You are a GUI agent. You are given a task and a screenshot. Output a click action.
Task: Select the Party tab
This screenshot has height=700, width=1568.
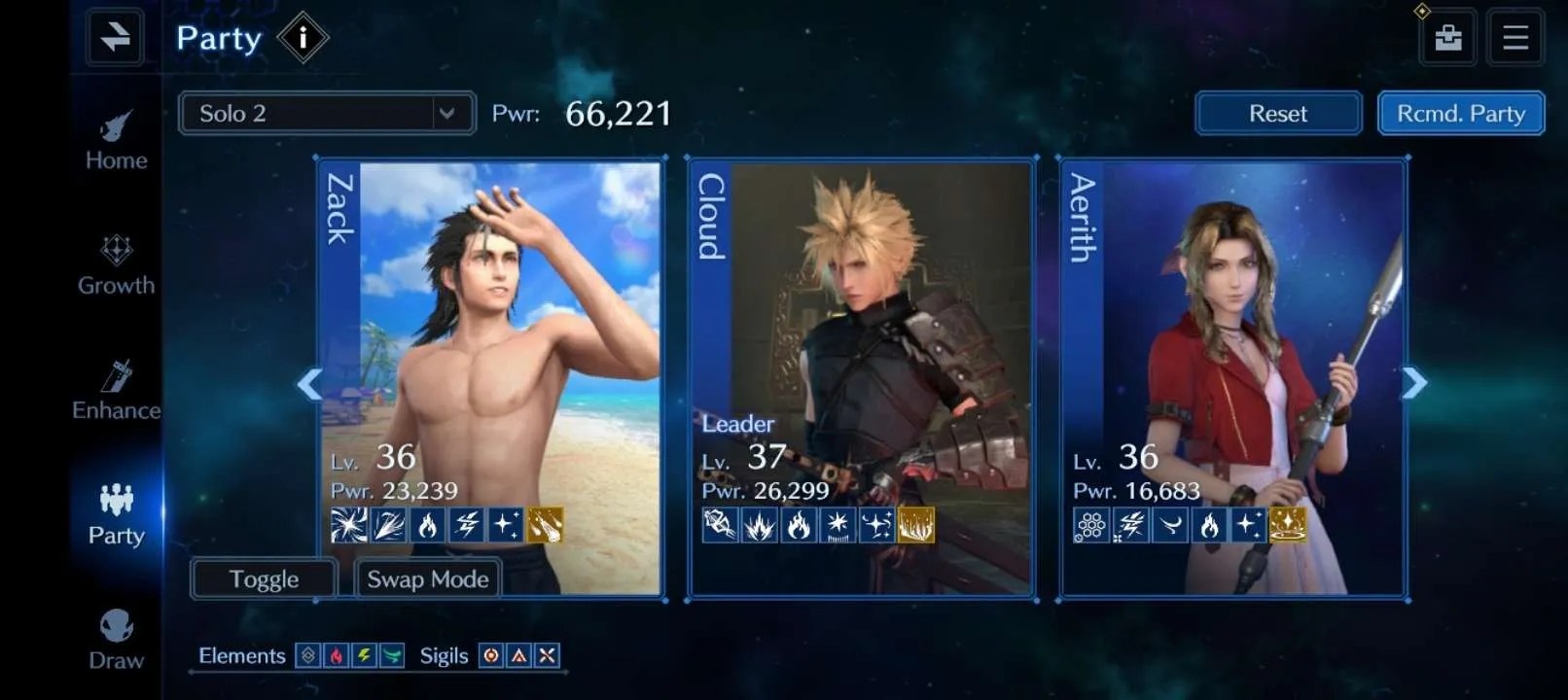coord(116,515)
